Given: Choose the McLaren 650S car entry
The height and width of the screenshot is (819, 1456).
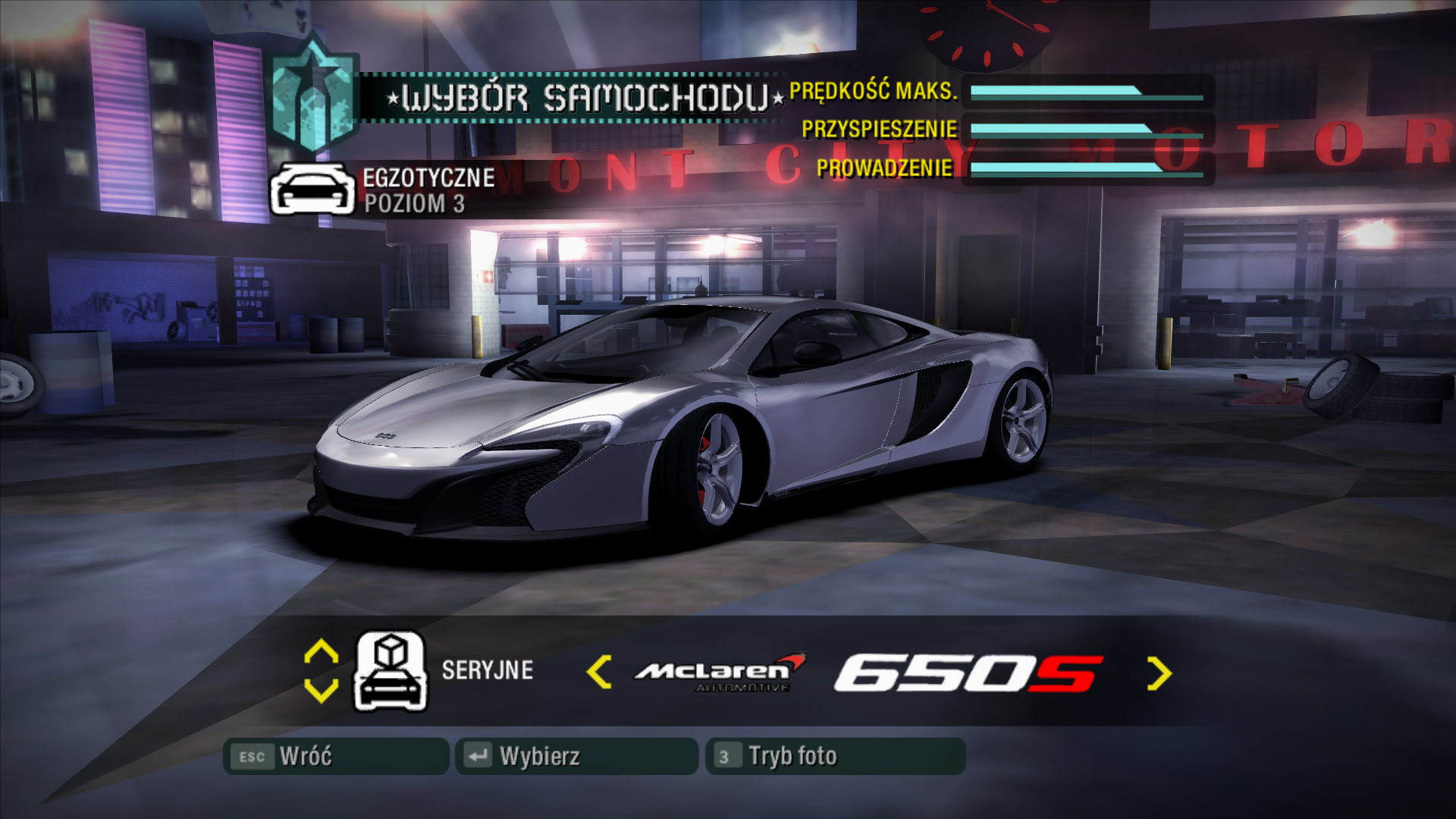Looking at the screenshot, I should tap(868, 673).
